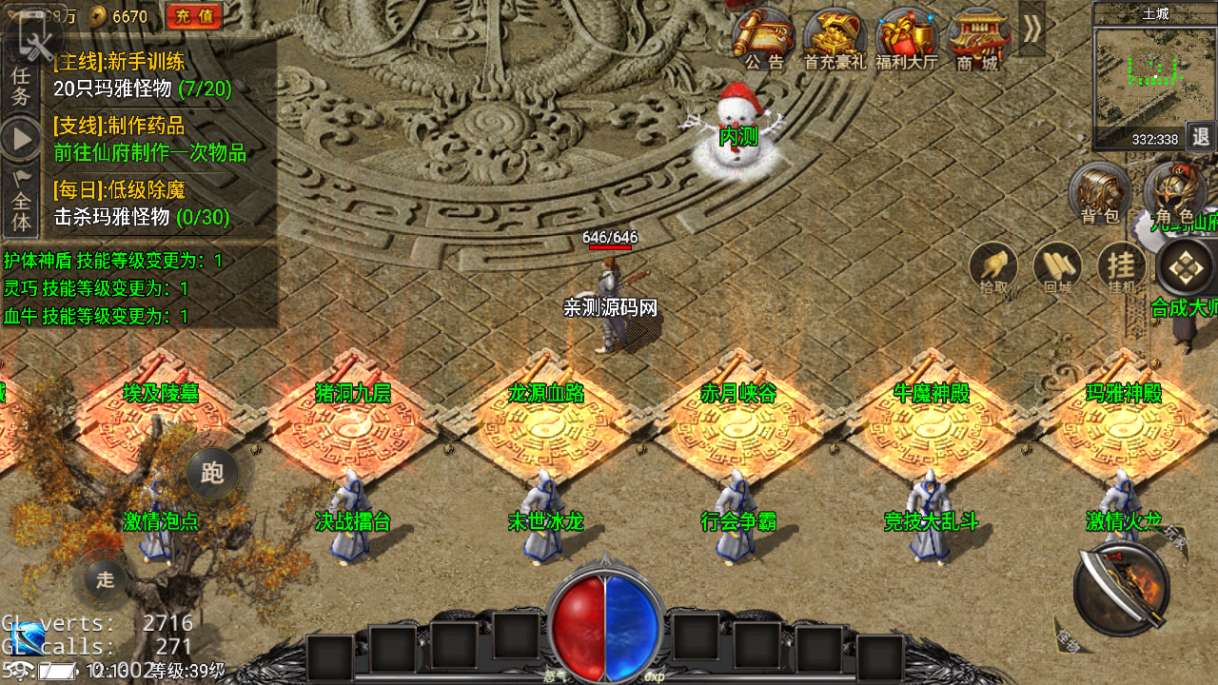The image size is (1218, 685).
Task: Activate the sword attack skill button
Action: [1121, 588]
